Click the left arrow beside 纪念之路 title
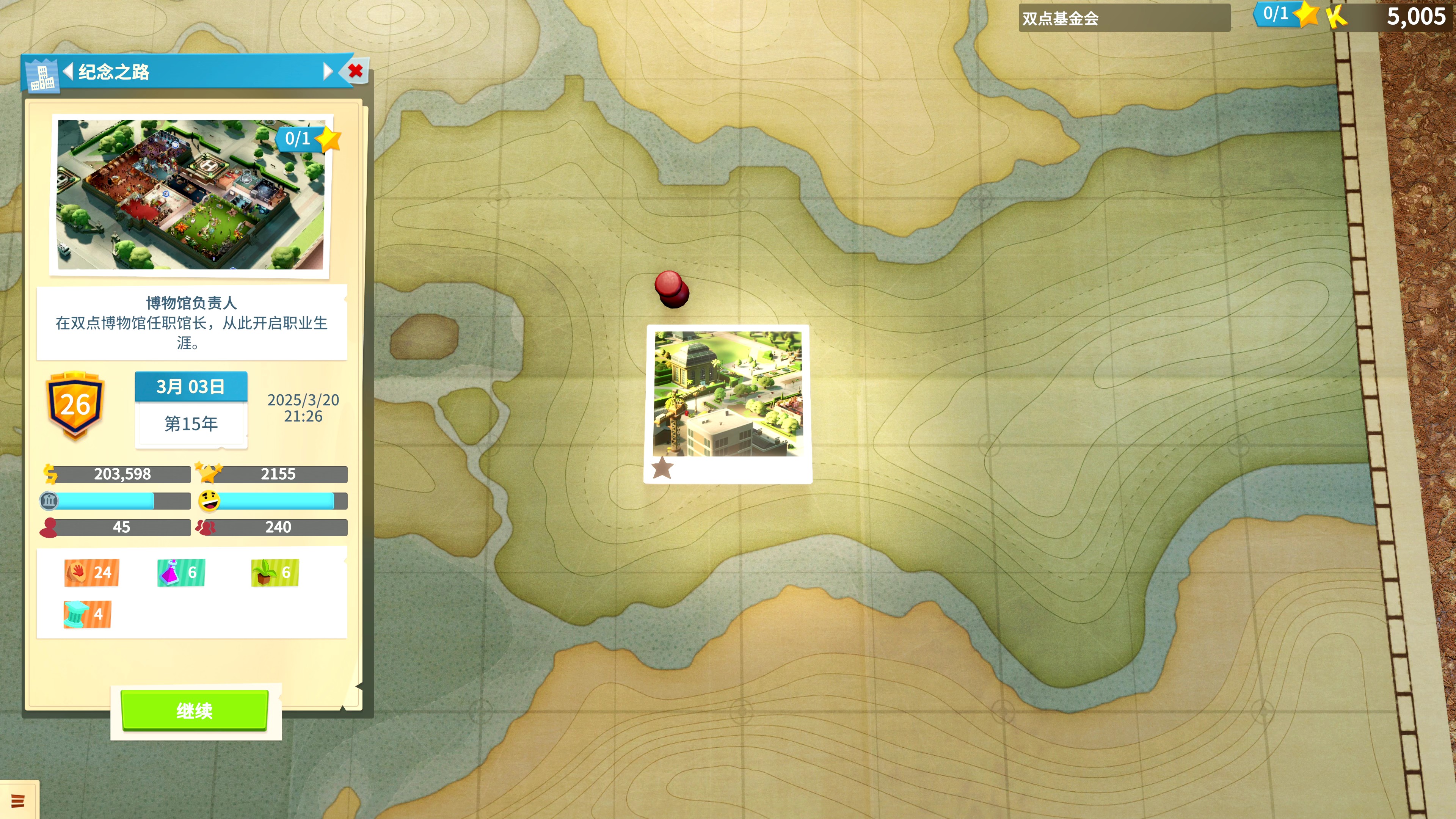This screenshot has width=1456, height=819. pos(70,71)
